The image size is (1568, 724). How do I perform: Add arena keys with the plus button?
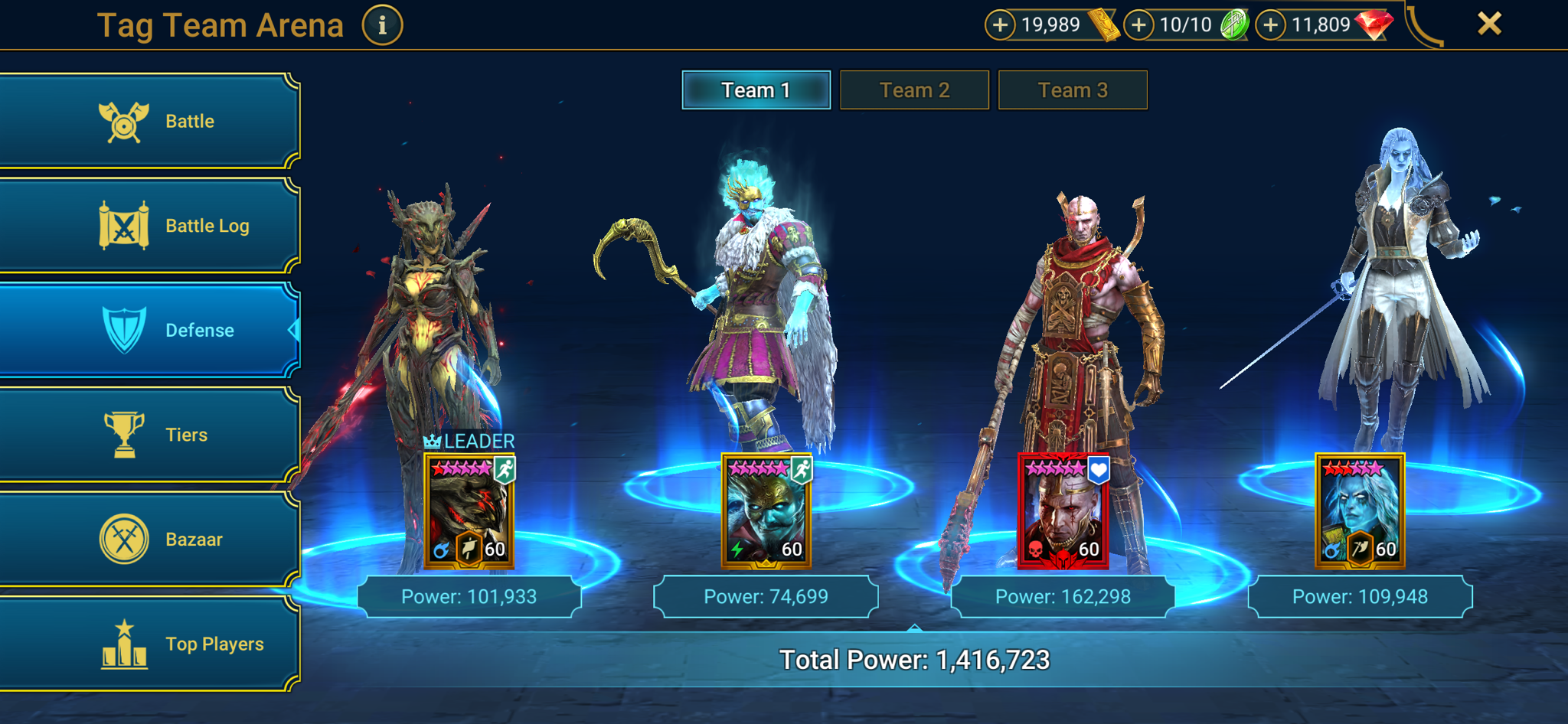(x=1138, y=24)
